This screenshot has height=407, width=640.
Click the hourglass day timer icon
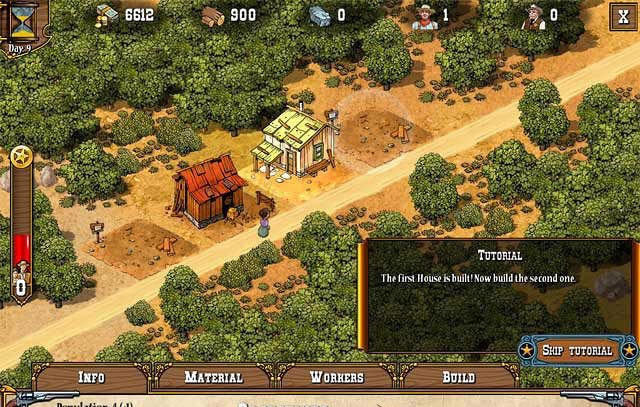21,20
